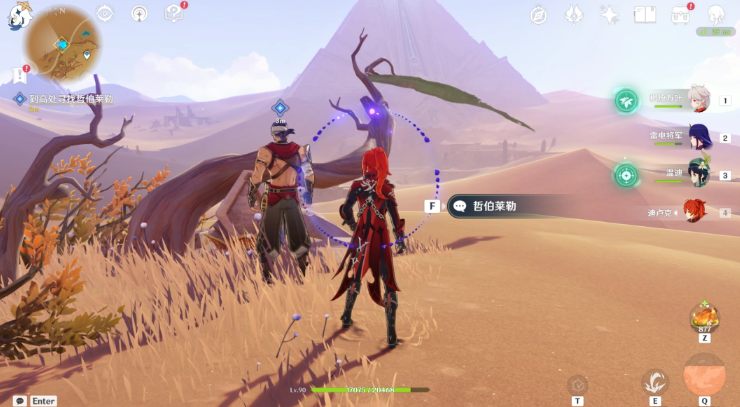Open the compass events icon
The height and width of the screenshot is (407, 740).
coord(539,15)
